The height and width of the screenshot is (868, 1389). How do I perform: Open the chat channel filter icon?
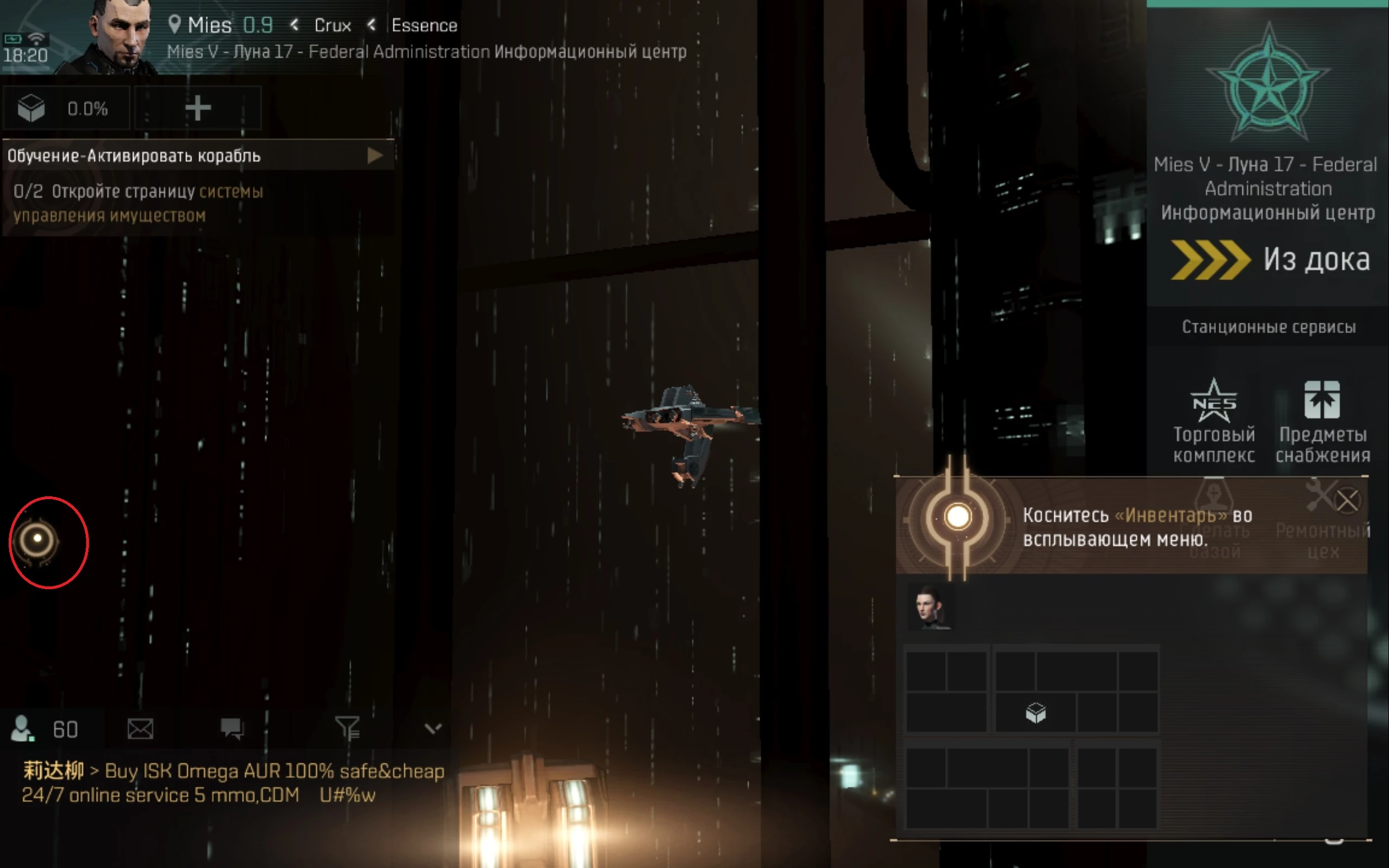tap(349, 728)
